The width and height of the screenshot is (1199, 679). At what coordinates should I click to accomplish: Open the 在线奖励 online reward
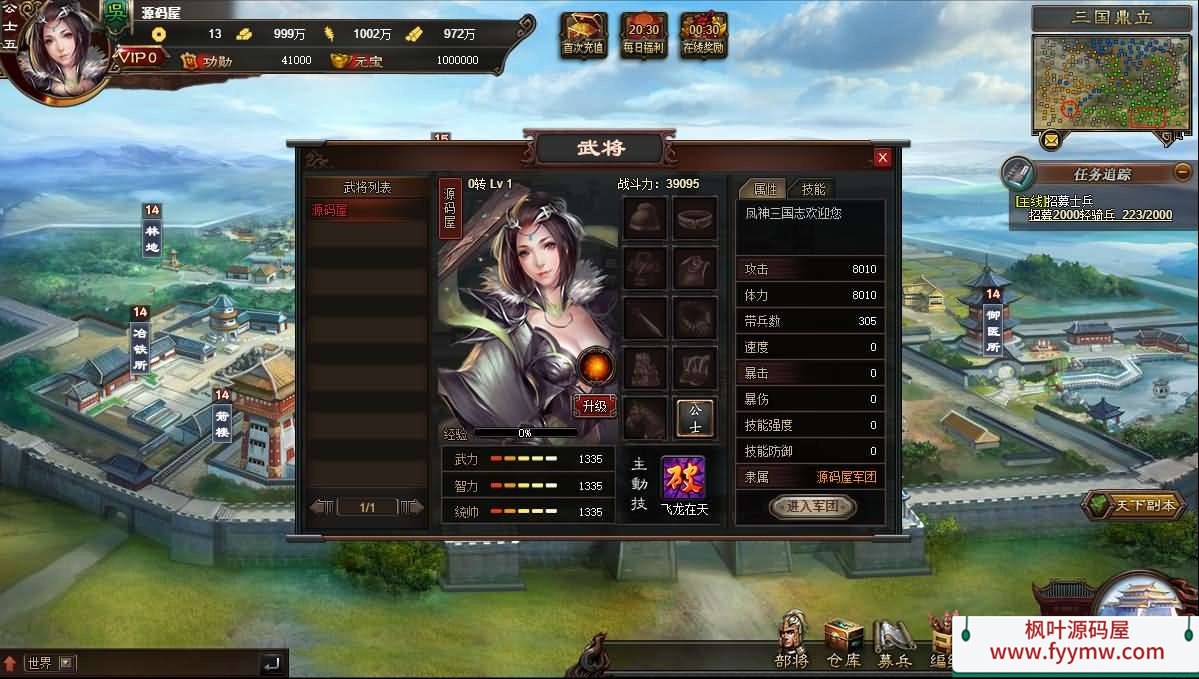click(x=704, y=34)
